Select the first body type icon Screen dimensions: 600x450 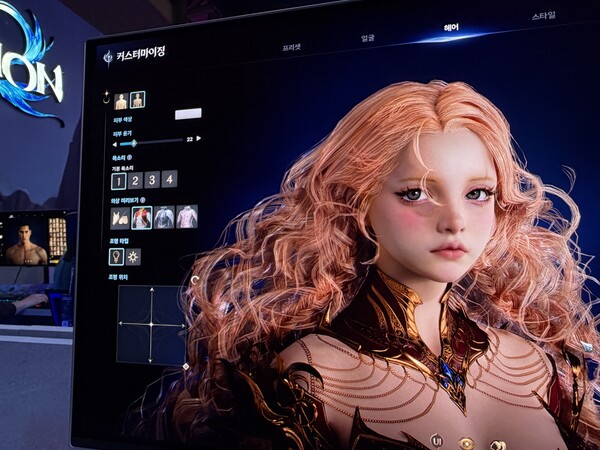coord(120,100)
